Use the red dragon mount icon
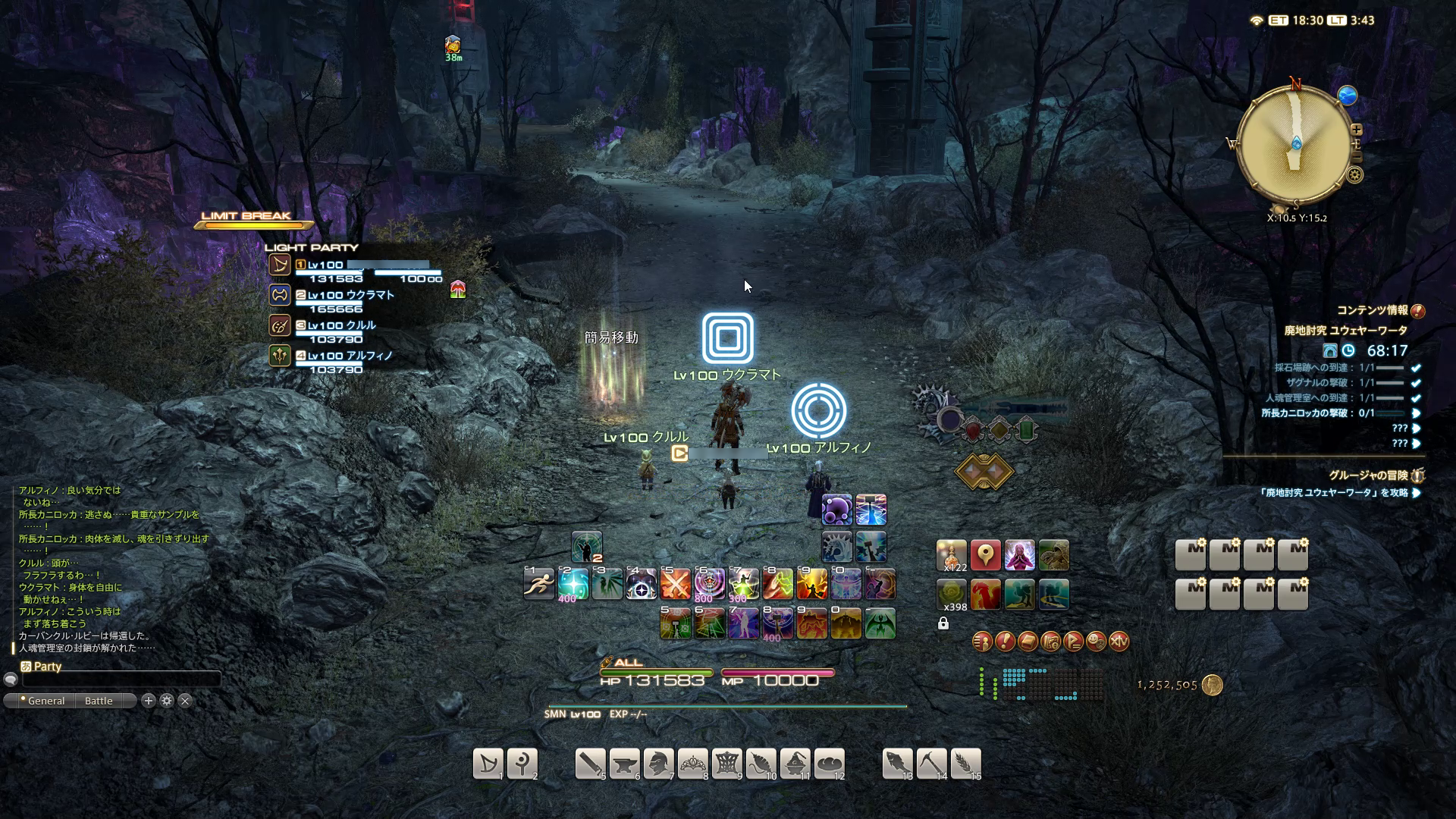This screenshot has height=819, width=1456. pyautogui.click(x=985, y=595)
